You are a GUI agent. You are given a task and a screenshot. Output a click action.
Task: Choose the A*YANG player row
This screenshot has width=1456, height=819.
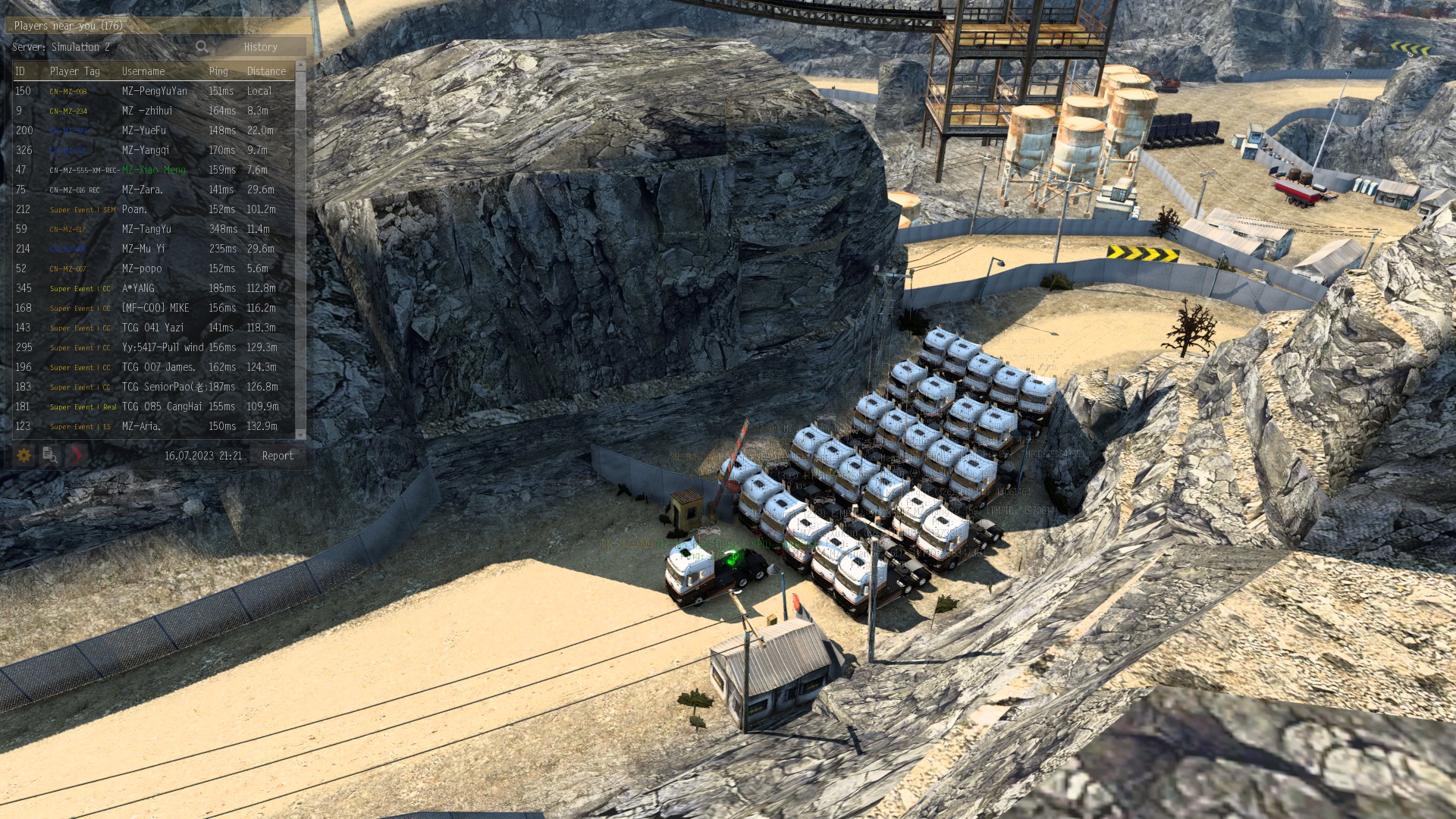(138, 288)
